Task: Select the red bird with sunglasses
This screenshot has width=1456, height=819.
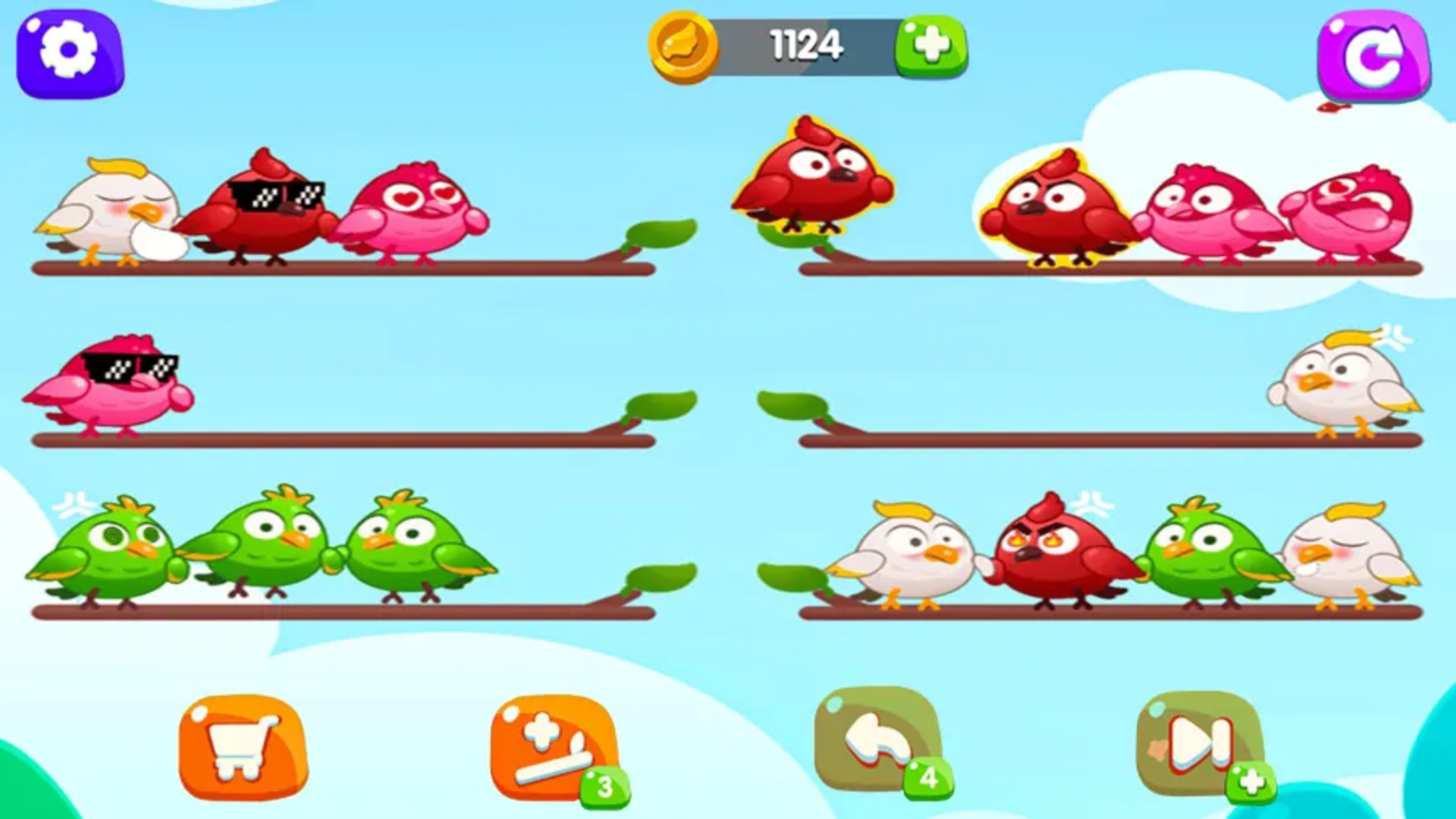Action: (x=265, y=212)
